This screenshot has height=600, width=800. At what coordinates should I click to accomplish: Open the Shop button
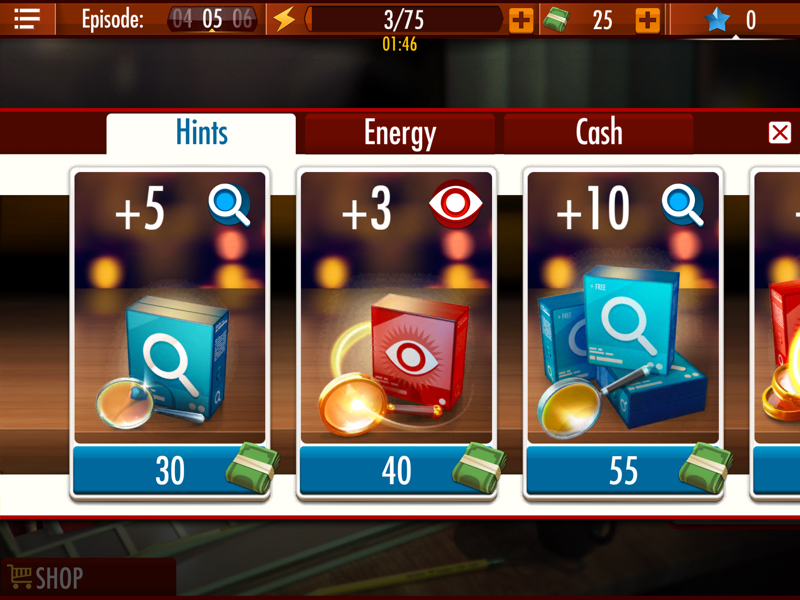(46, 577)
